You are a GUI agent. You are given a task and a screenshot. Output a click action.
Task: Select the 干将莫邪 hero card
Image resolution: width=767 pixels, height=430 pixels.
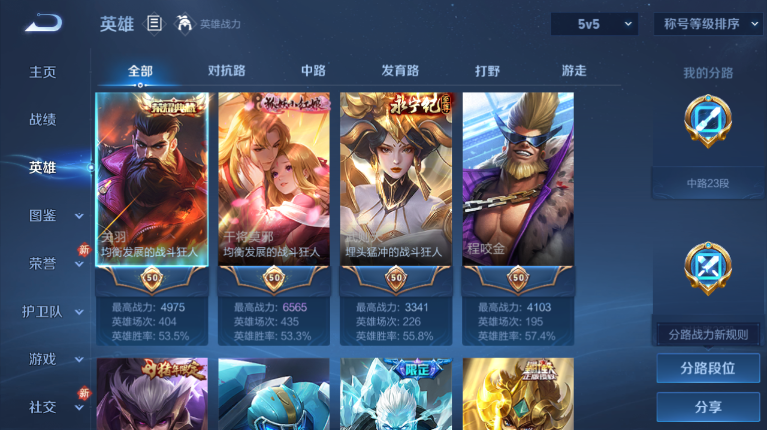coord(274,180)
